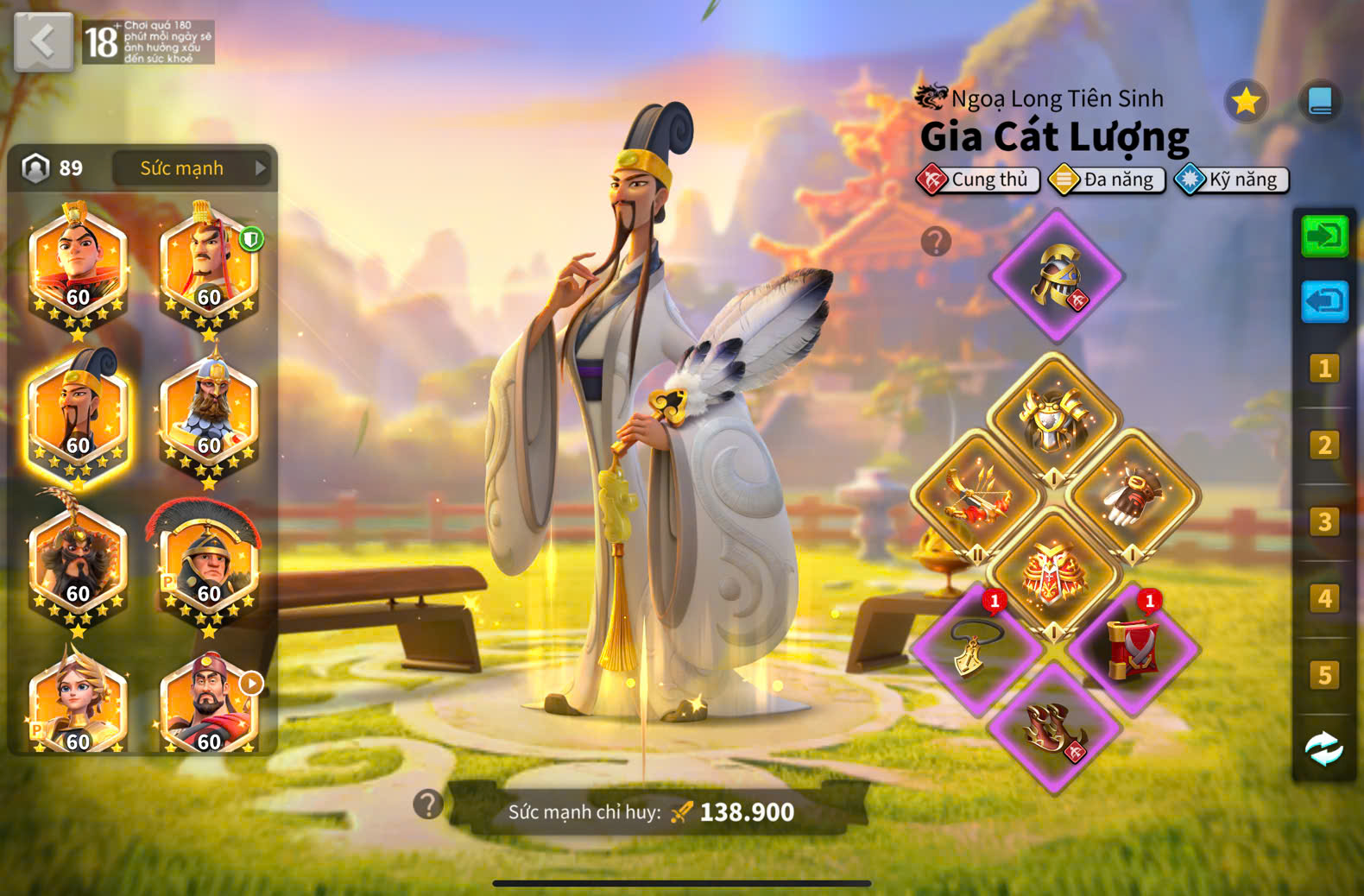The image size is (1364, 896).
Task: Pick the blonde female commander portrait
Action: pyautogui.click(x=78, y=704)
